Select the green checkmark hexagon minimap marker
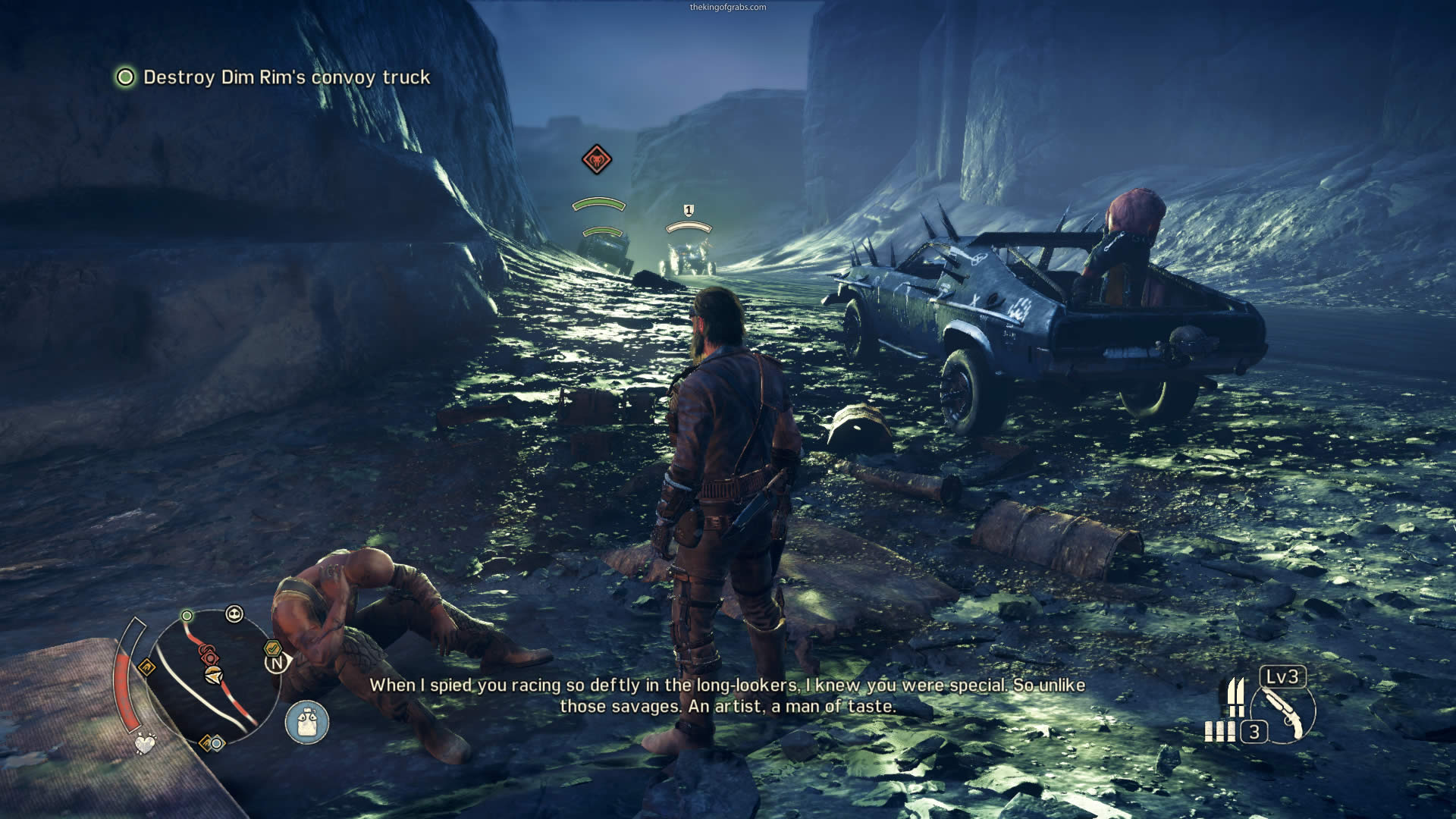 coord(271,648)
